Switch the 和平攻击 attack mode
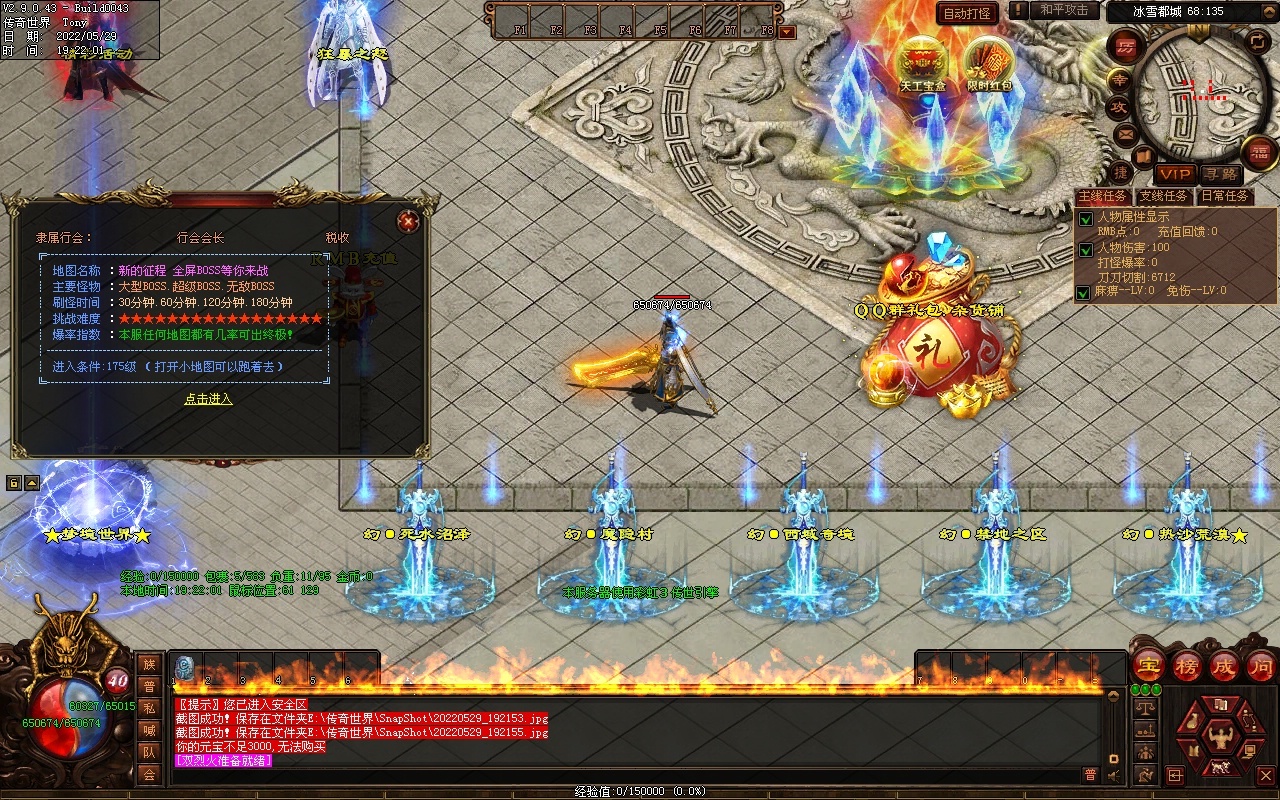The height and width of the screenshot is (800, 1280). pos(1063,10)
